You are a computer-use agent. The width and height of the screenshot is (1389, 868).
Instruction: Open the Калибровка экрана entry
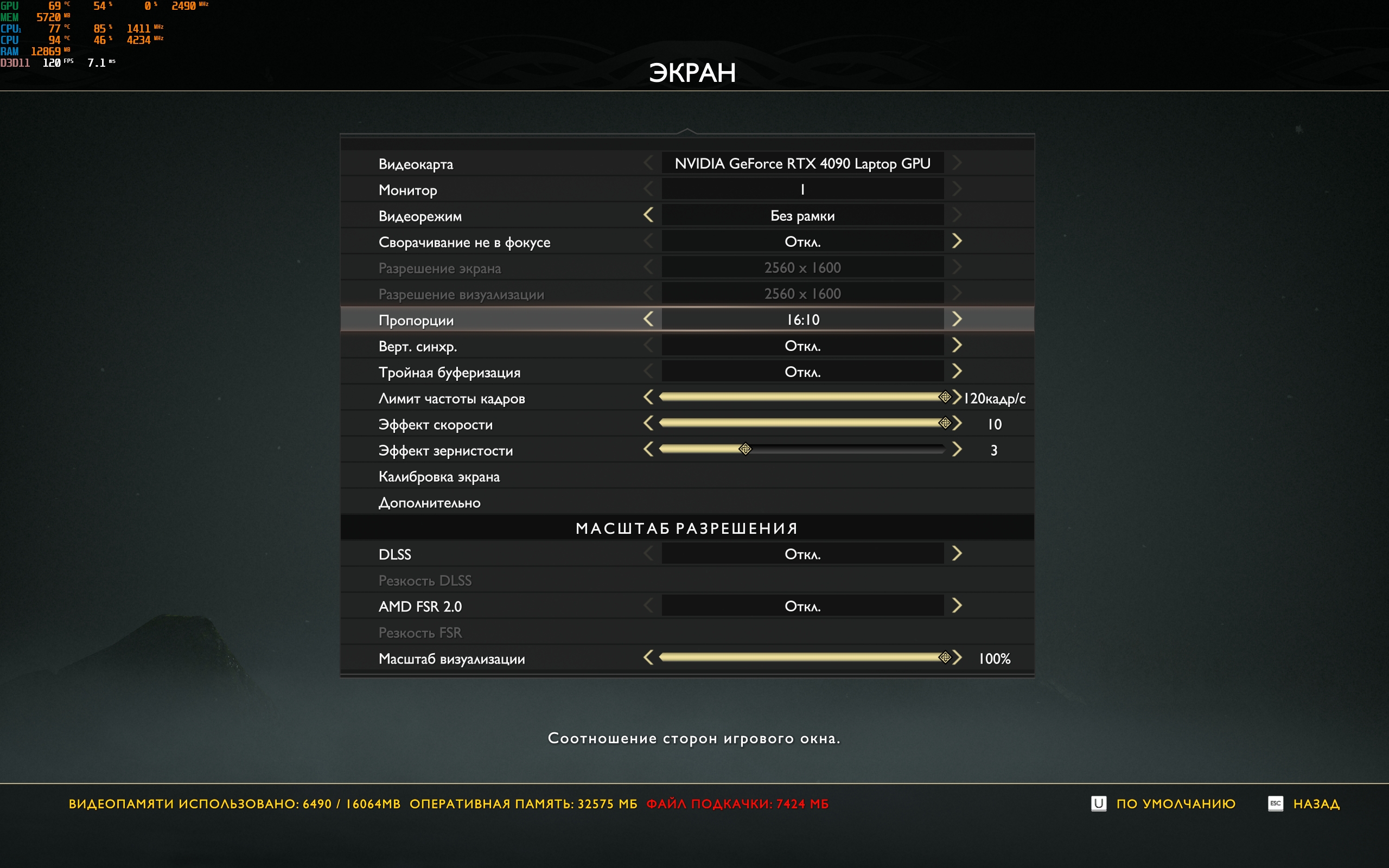pos(439,476)
